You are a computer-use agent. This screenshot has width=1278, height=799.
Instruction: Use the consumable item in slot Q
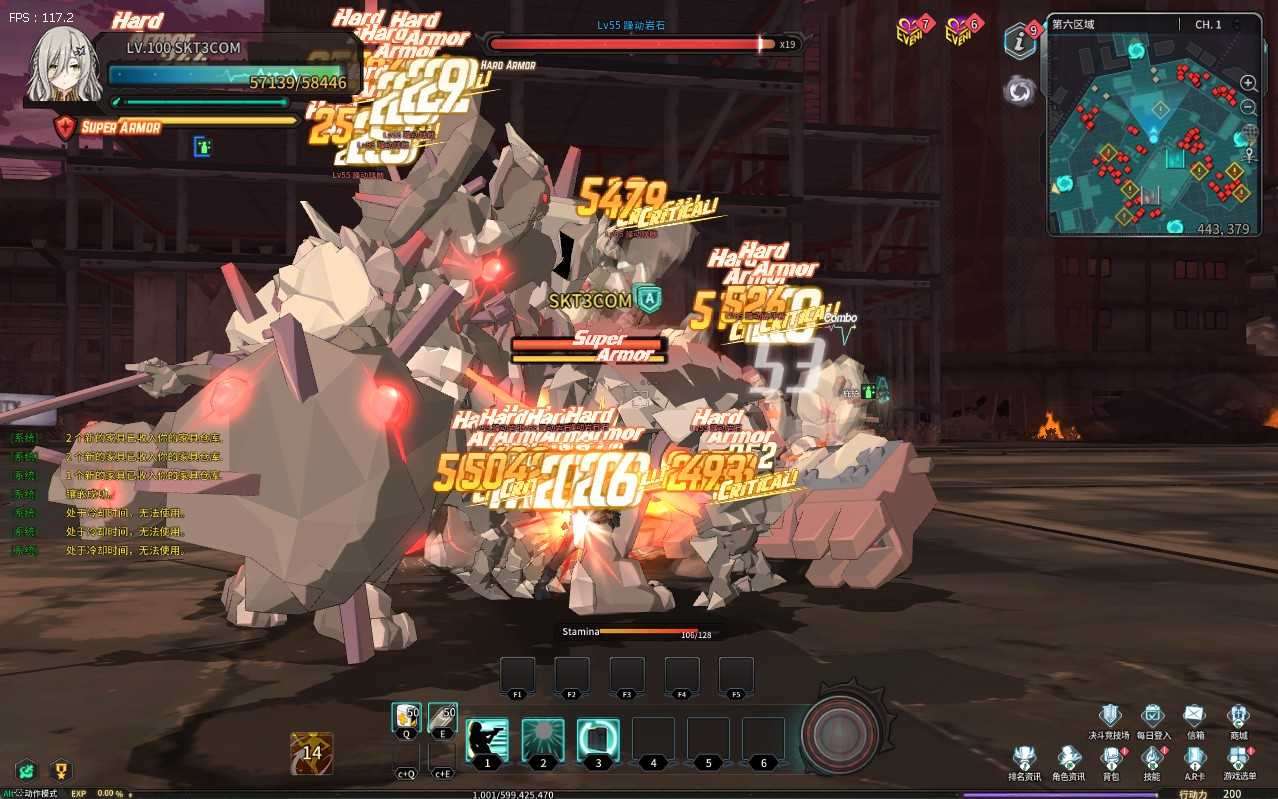(407, 717)
